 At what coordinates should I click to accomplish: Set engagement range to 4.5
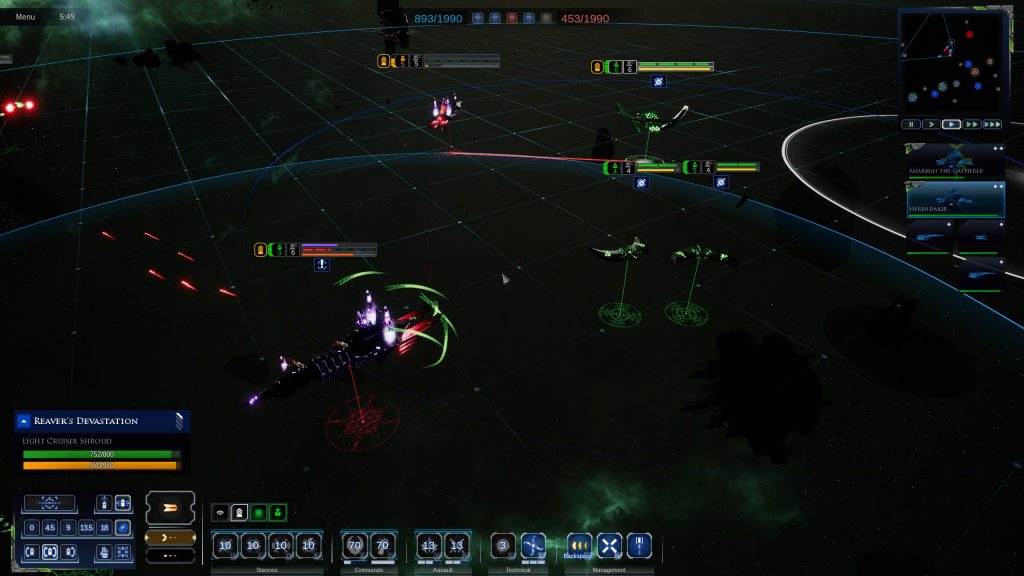pyautogui.click(x=50, y=528)
